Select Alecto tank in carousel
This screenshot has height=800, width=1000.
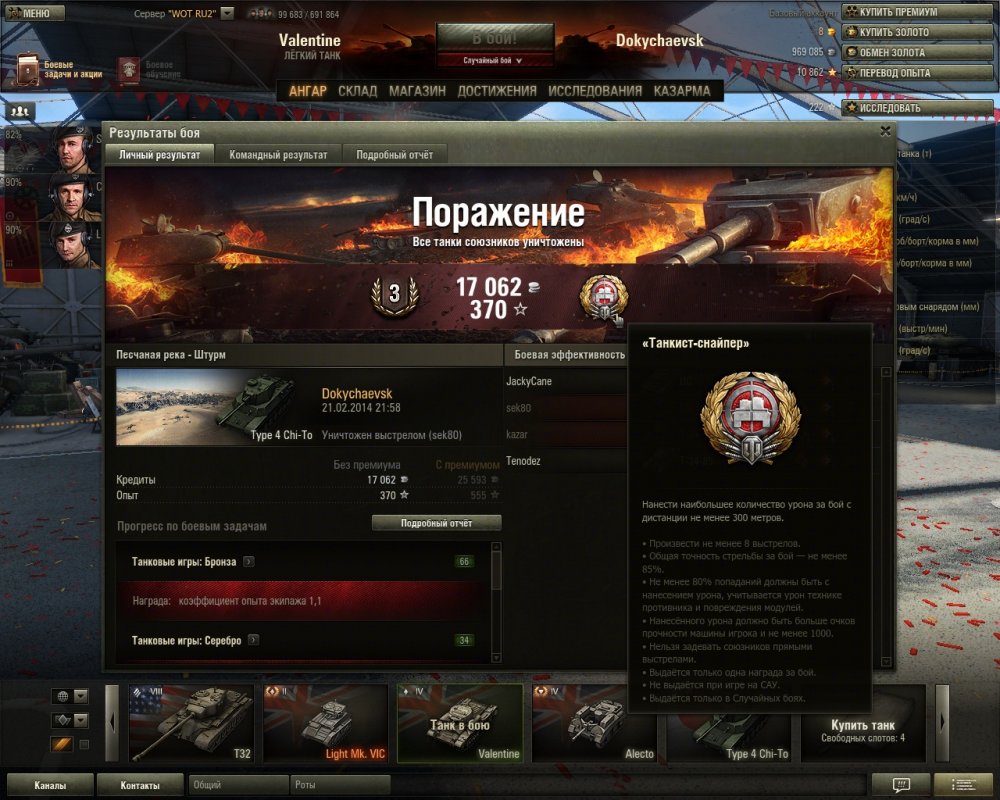(594, 722)
